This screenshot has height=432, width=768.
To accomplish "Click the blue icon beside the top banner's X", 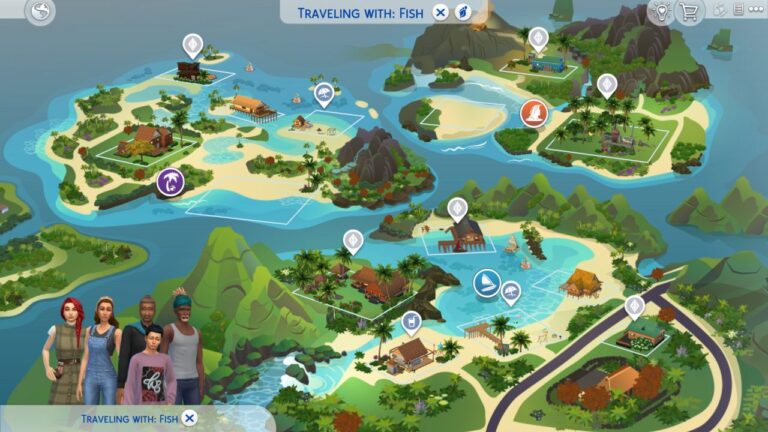I will pyautogui.click(x=463, y=12).
